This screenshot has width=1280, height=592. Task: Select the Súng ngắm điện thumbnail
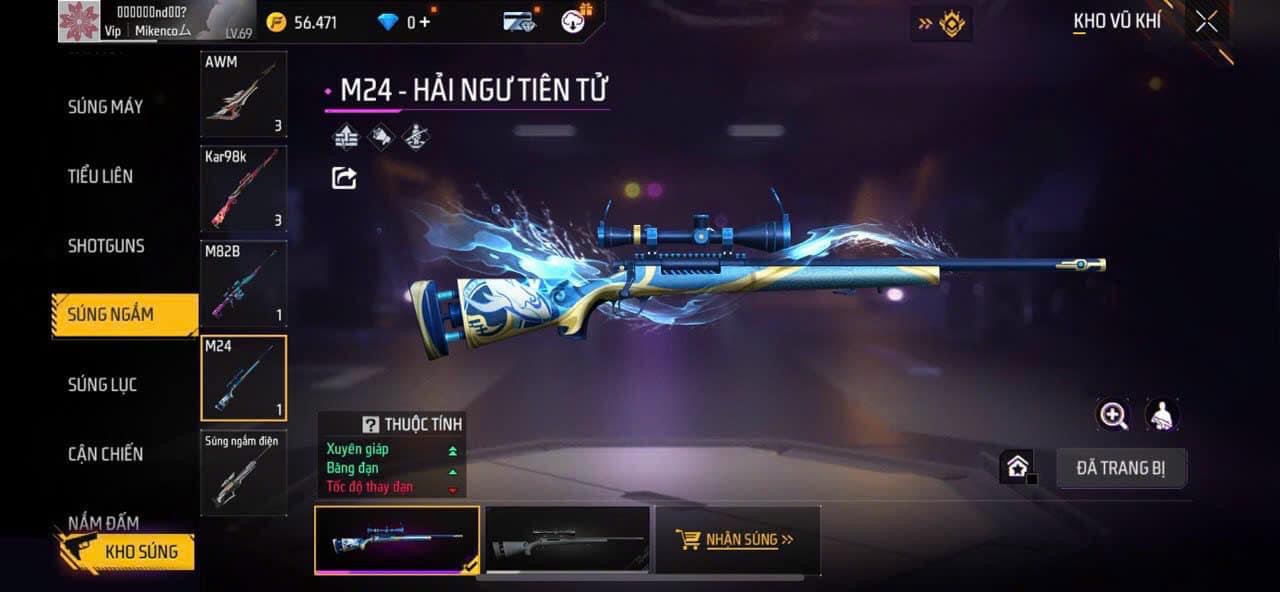243,473
